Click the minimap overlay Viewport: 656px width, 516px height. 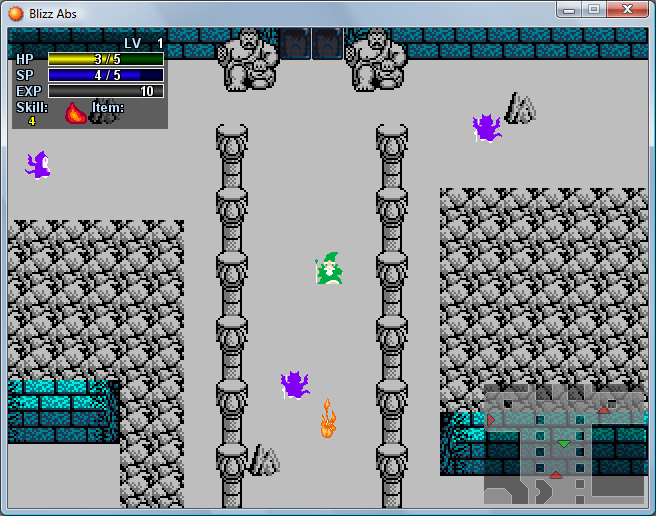564,443
